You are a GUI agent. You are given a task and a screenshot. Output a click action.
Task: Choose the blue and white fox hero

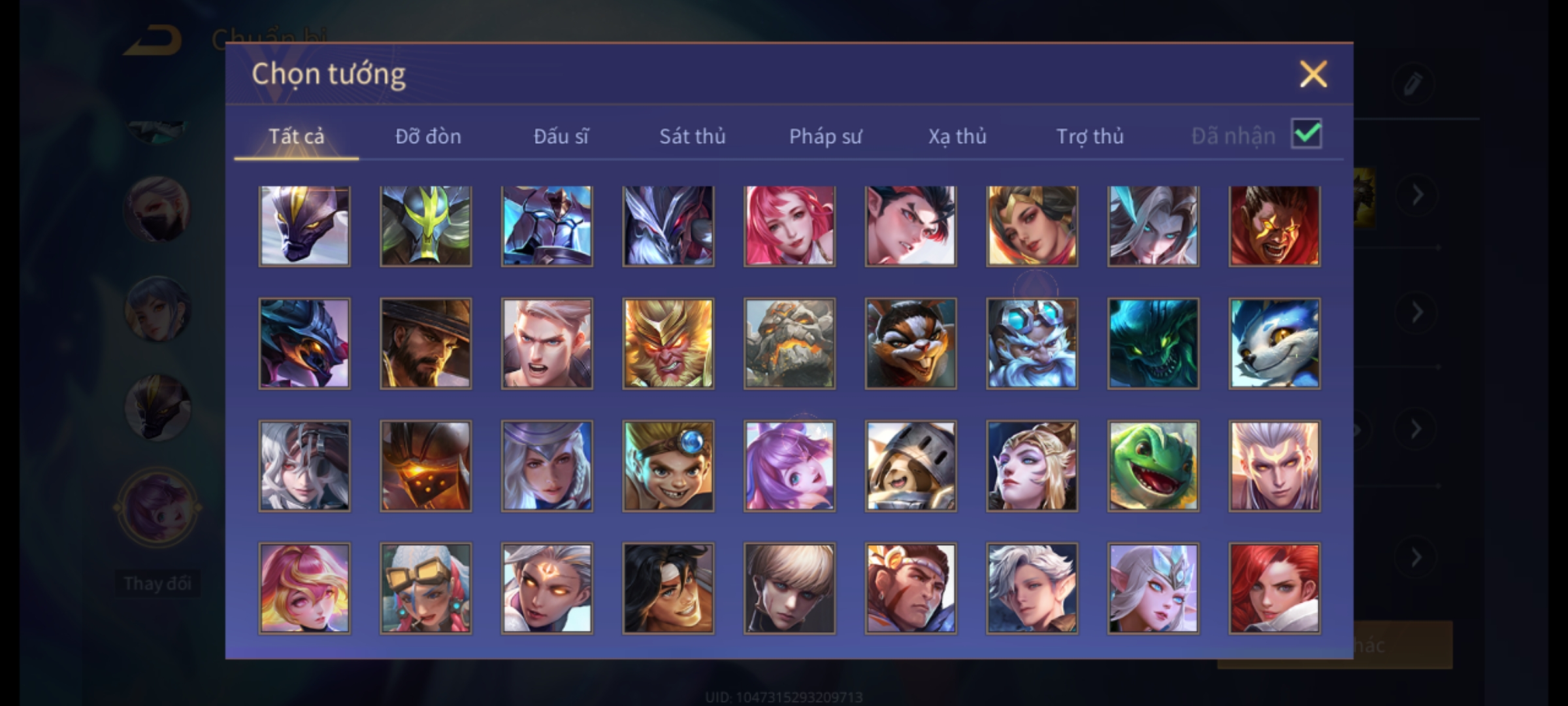click(1274, 344)
